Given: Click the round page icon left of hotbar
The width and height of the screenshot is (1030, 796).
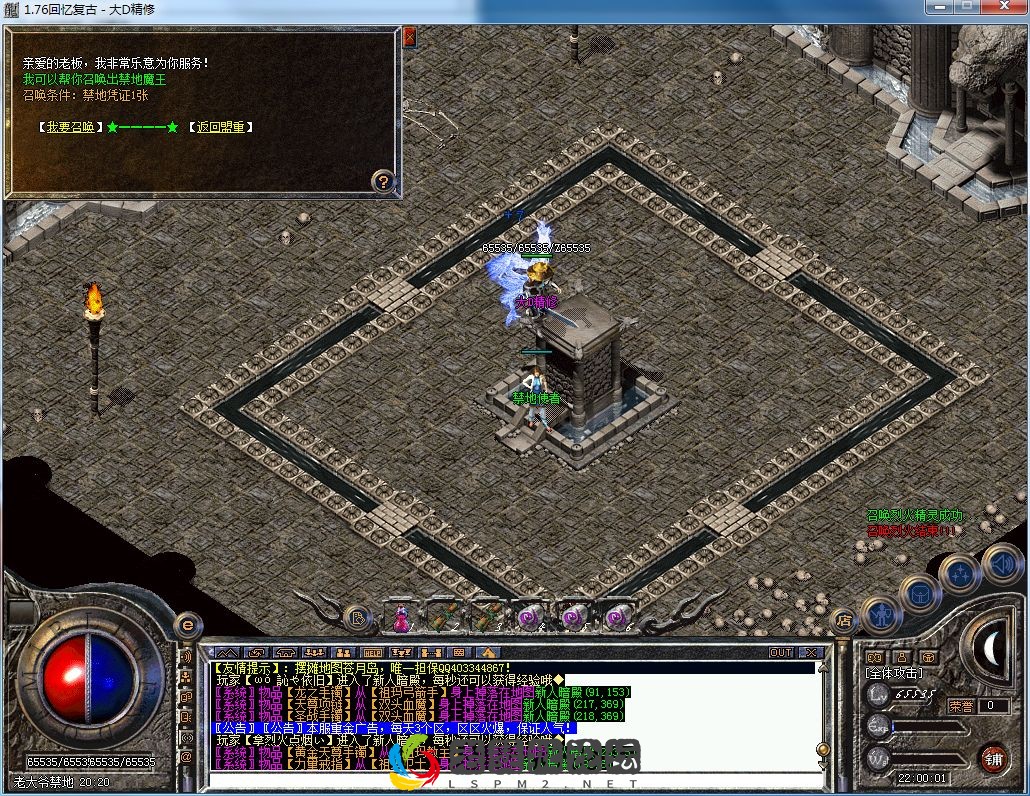Looking at the screenshot, I should click(x=357, y=617).
